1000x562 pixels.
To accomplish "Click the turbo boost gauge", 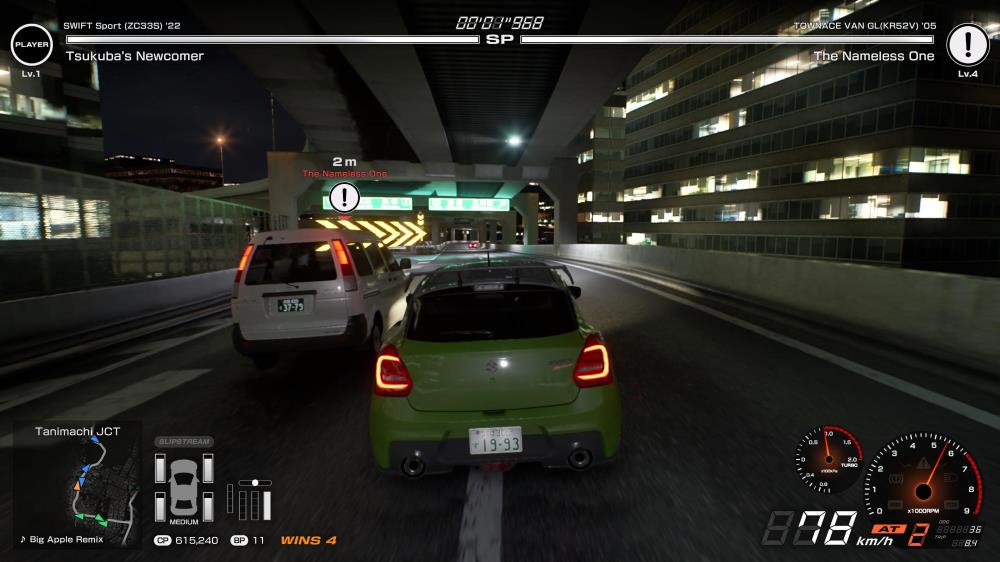I will 829,460.
